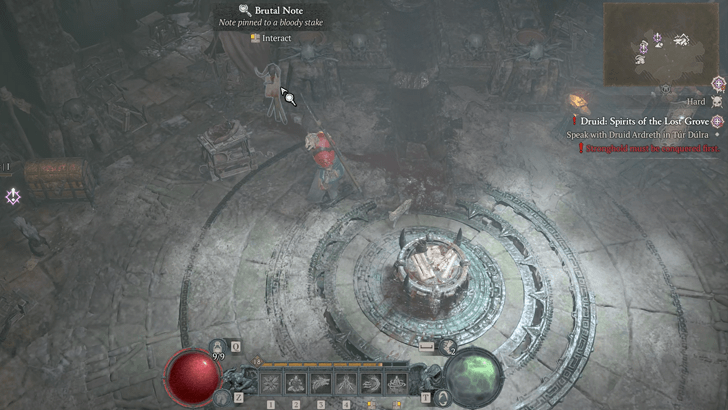
Task: Click the purple objective marker at left edge
Action: [x=13, y=196]
